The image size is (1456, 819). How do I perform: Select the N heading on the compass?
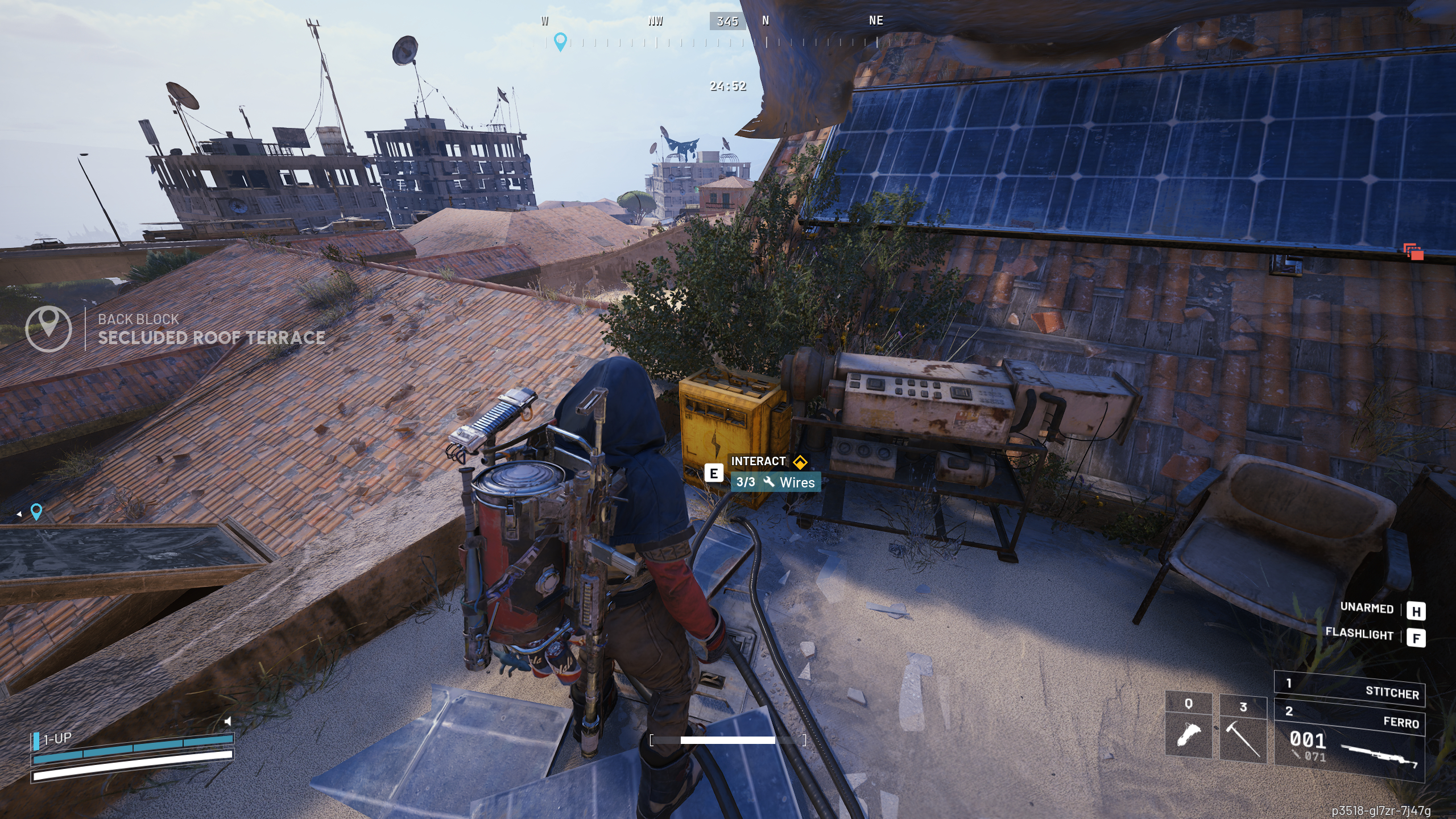point(765,21)
